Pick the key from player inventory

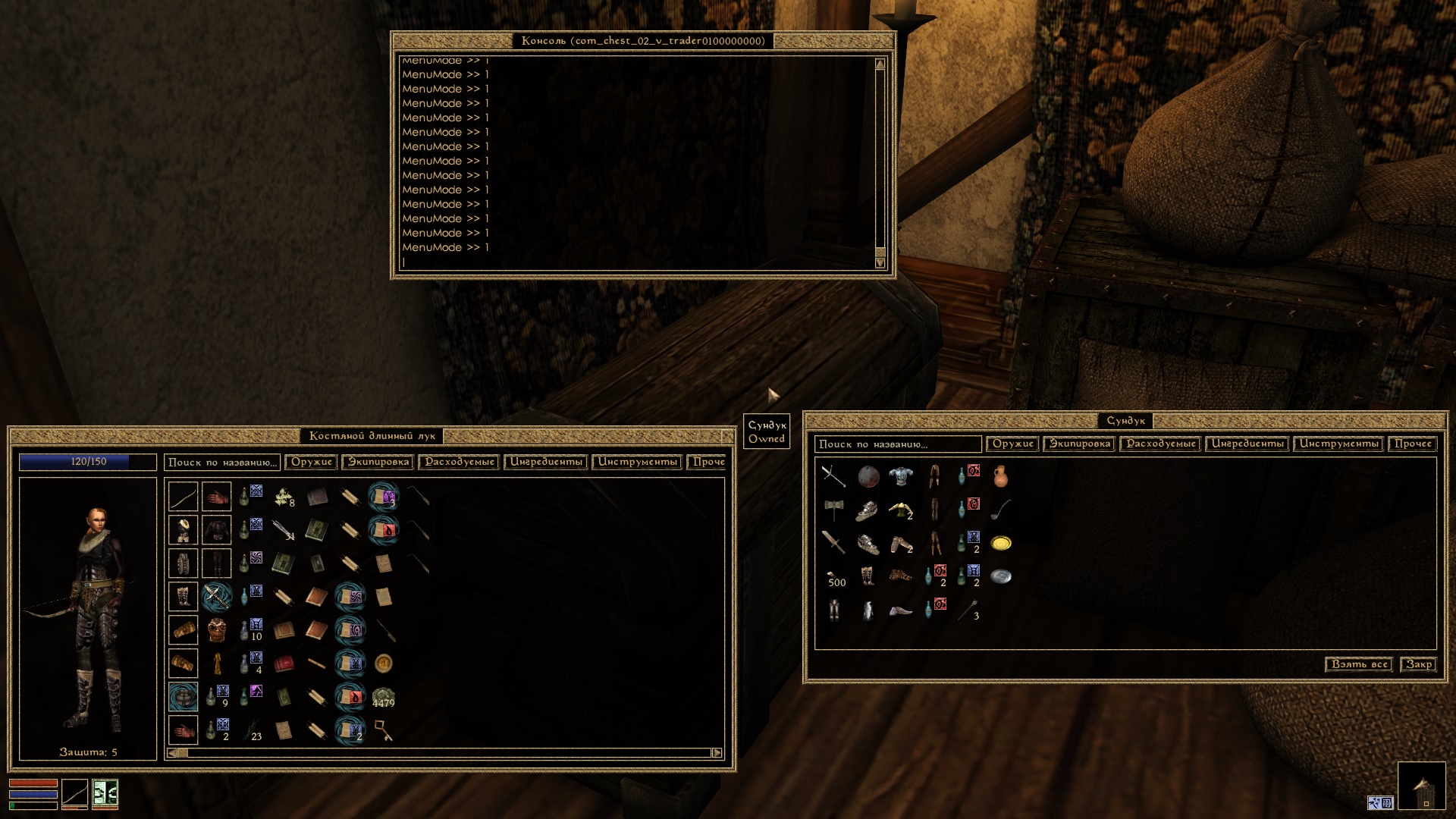pyautogui.click(x=383, y=730)
